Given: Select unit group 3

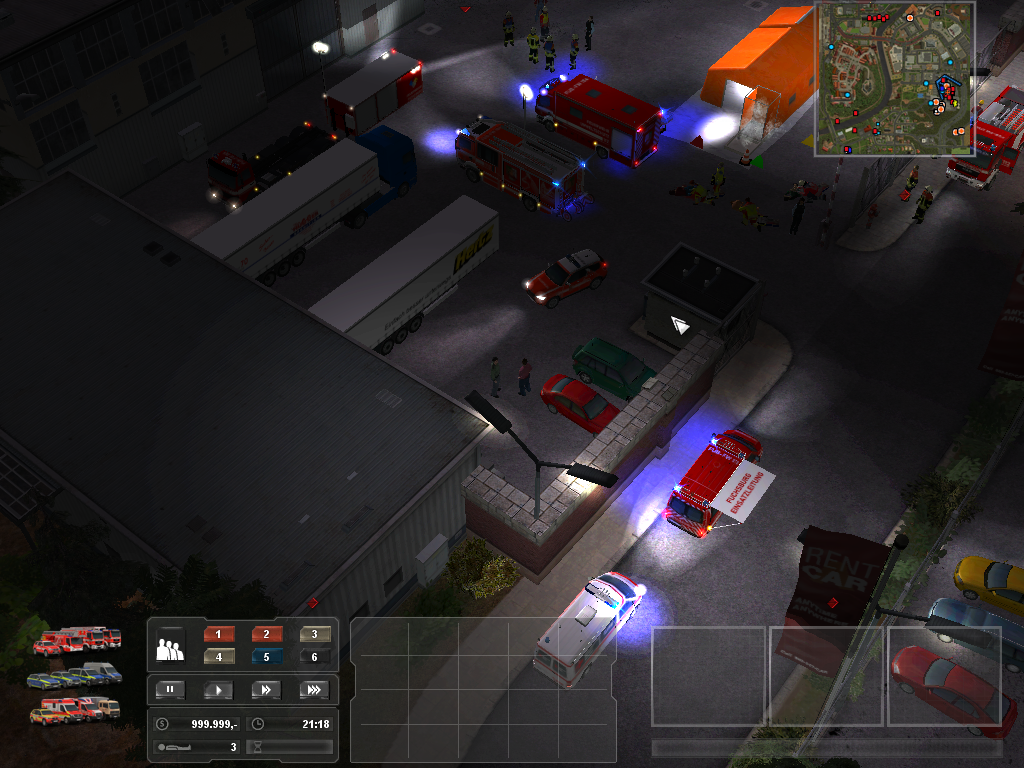Looking at the screenshot, I should pos(315,634).
